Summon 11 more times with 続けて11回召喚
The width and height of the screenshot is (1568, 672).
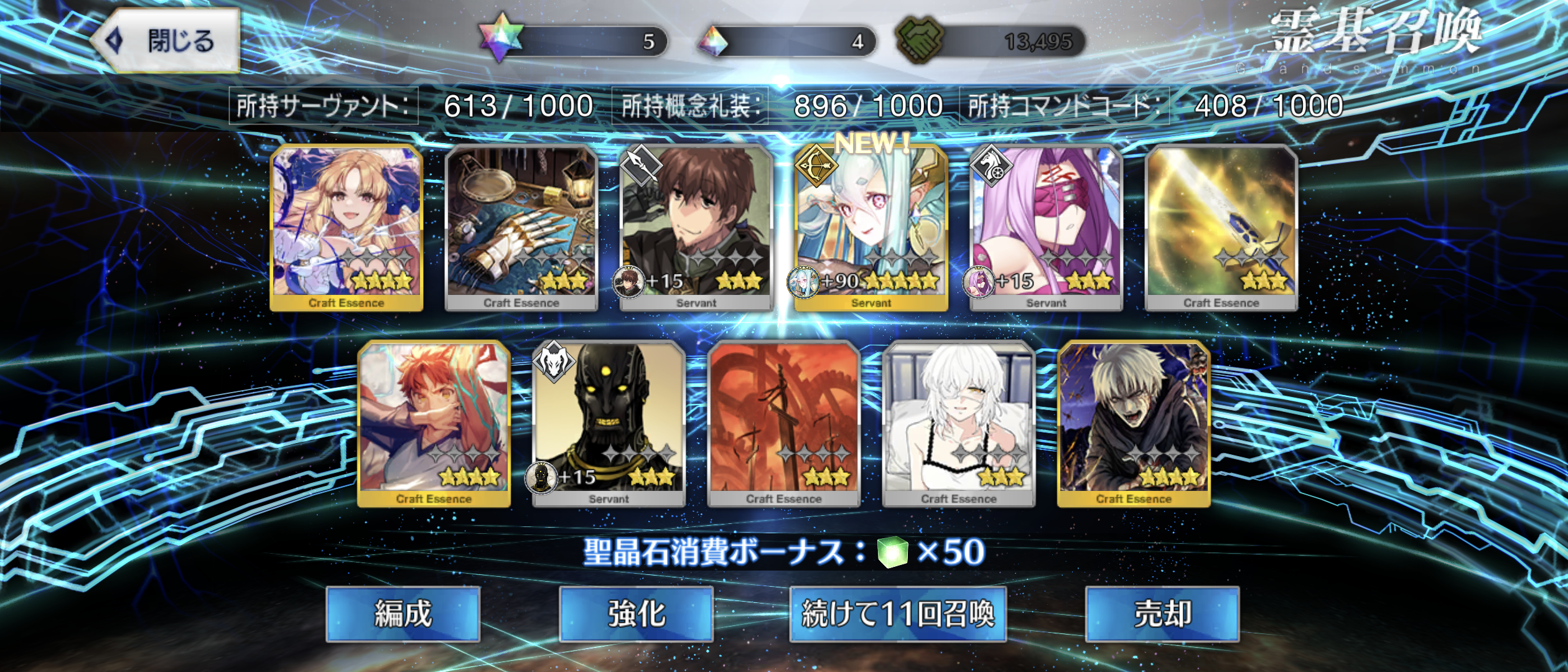coord(897,614)
